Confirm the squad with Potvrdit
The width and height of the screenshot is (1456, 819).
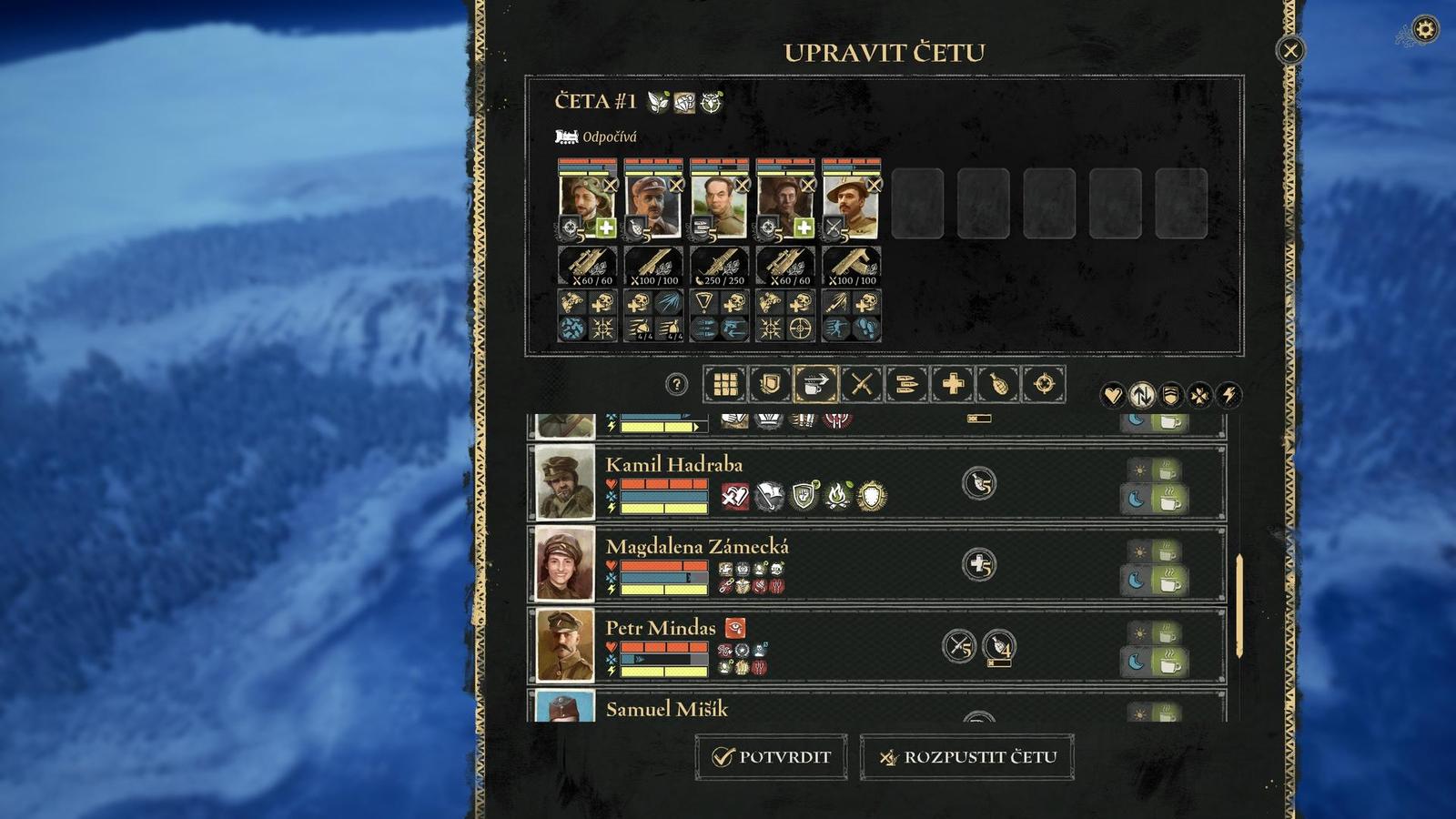771,757
